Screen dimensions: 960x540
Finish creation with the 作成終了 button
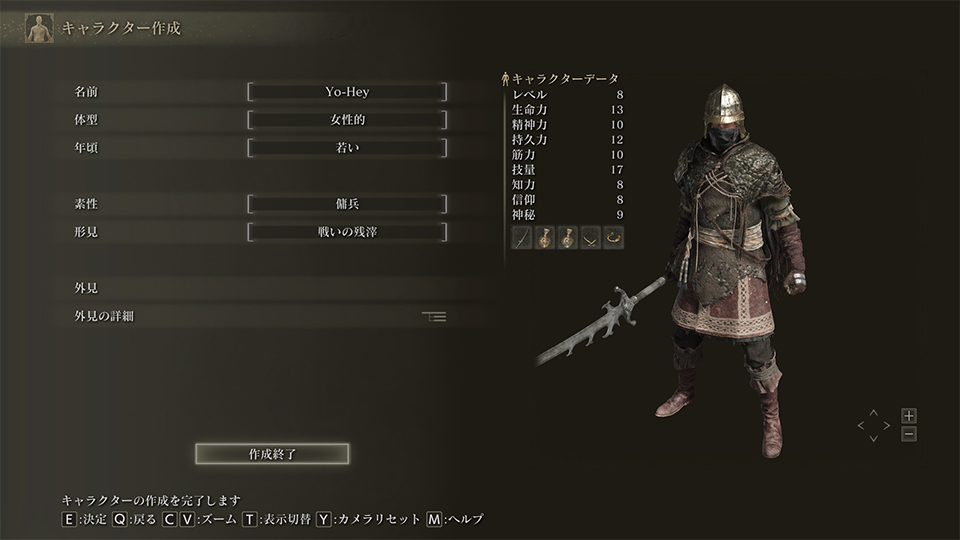tap(272, 454)
